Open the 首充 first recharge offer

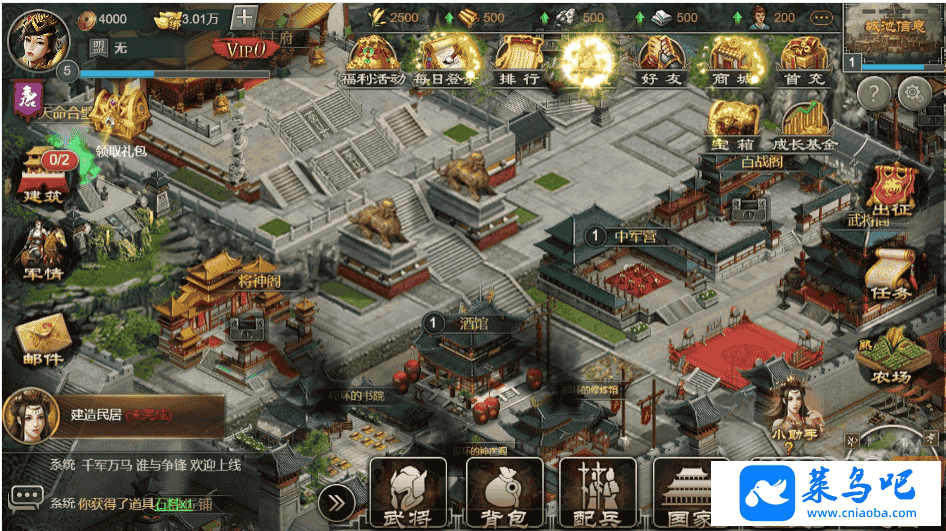[805, 58]
